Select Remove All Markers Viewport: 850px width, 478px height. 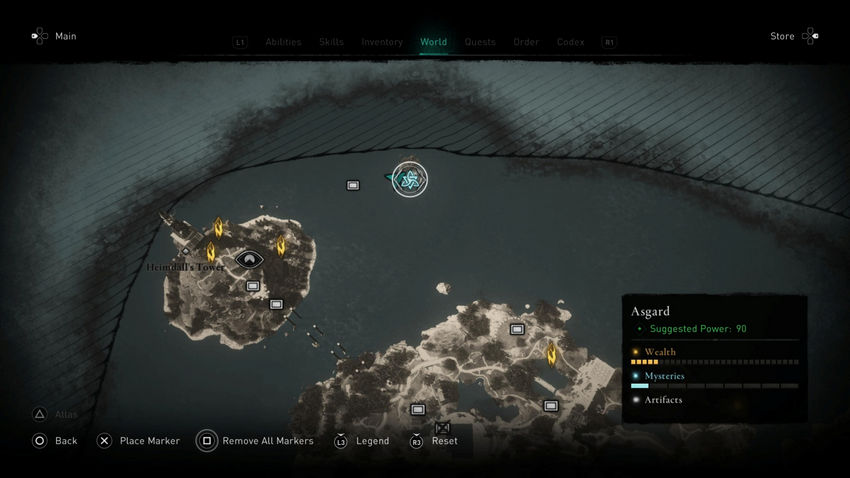point(255,441)
